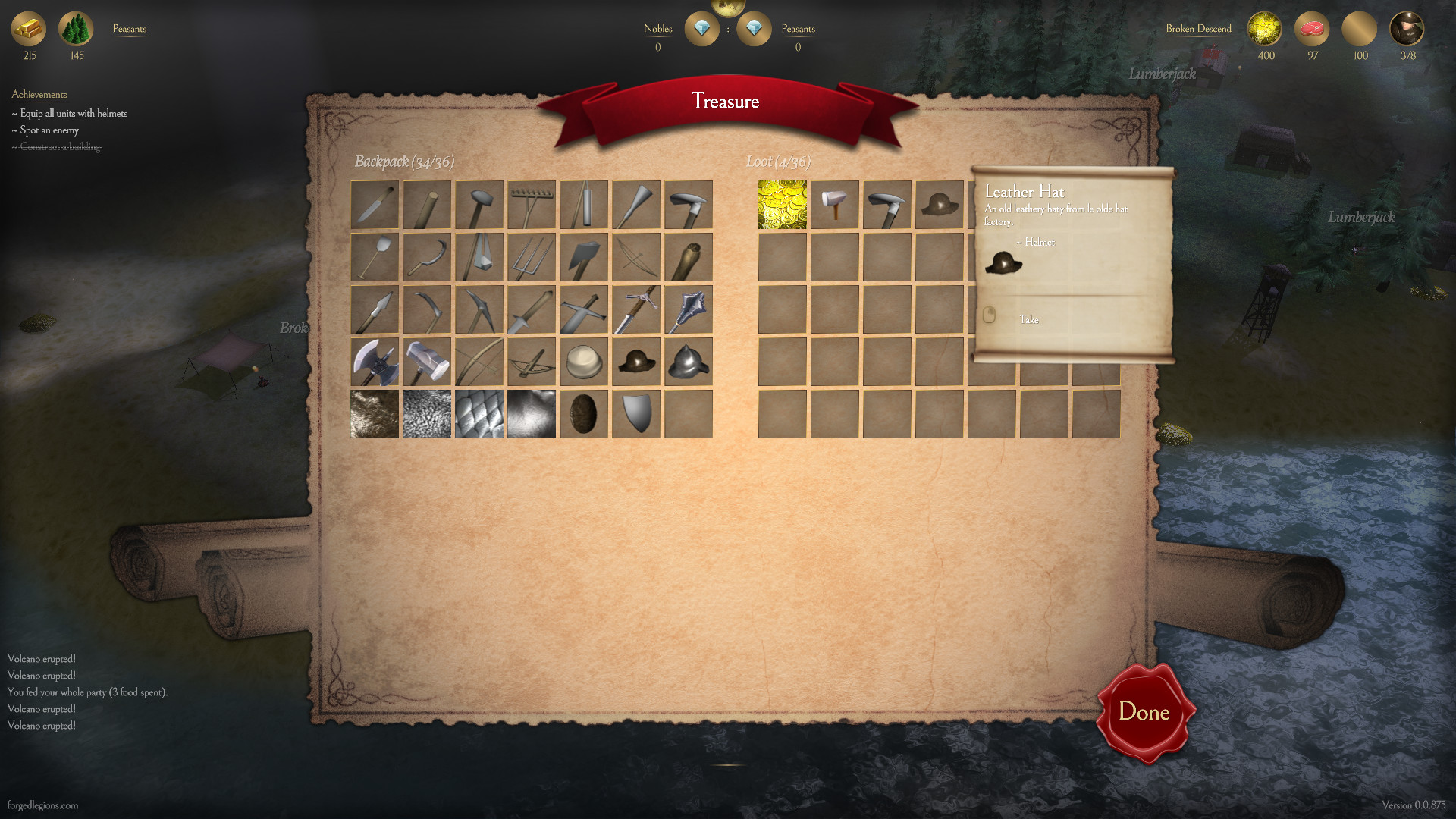The width and height of the screenshot is (1456, 819).
Task: Select the pile of gold coins loot
Action: [782, 203]
